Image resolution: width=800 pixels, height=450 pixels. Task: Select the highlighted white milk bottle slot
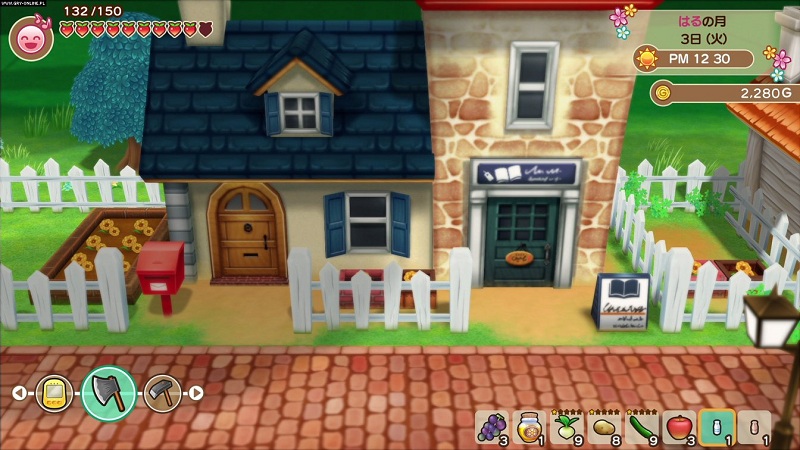716,428
